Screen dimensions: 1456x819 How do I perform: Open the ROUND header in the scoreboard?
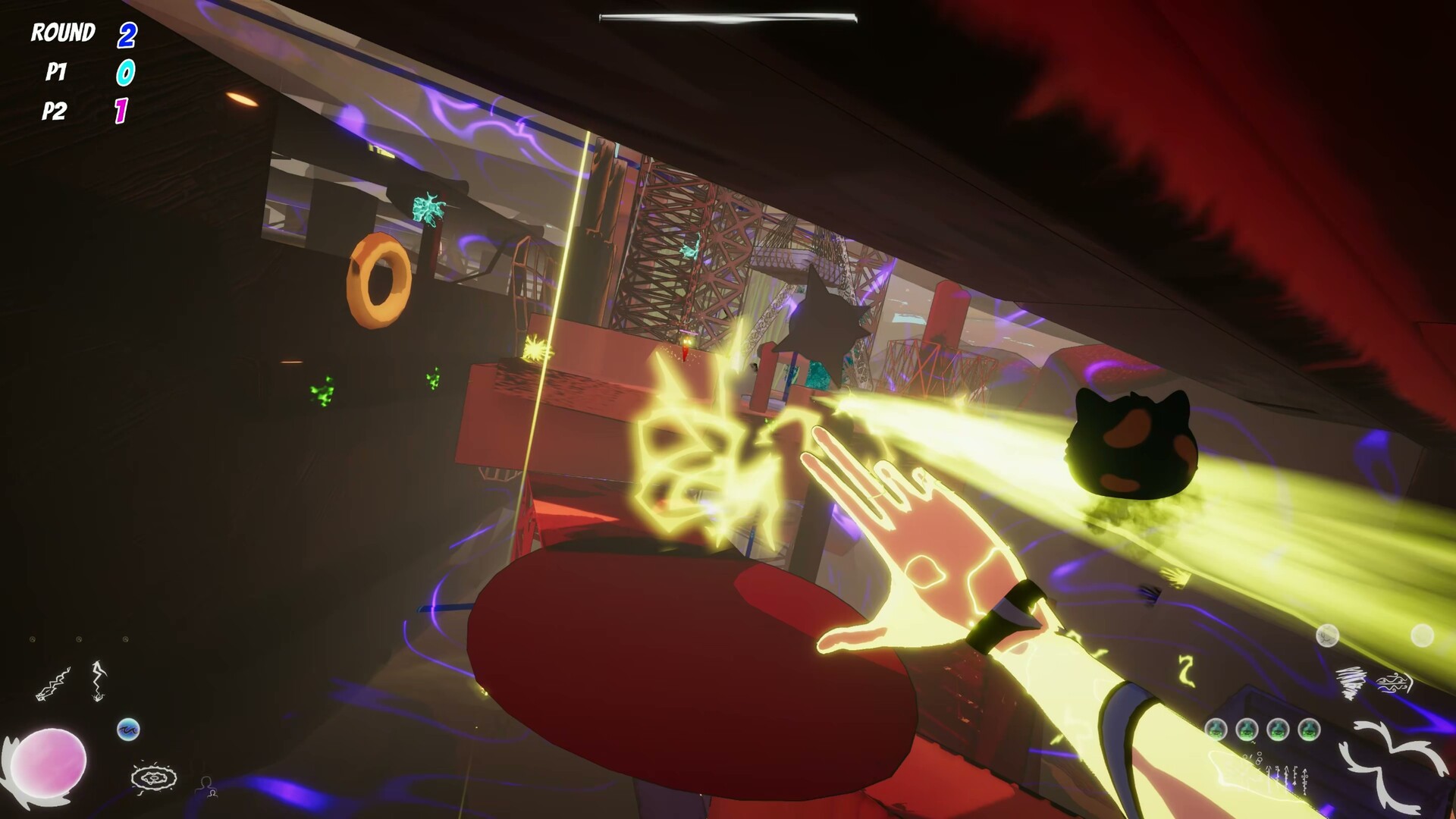[x=63, y=32]
